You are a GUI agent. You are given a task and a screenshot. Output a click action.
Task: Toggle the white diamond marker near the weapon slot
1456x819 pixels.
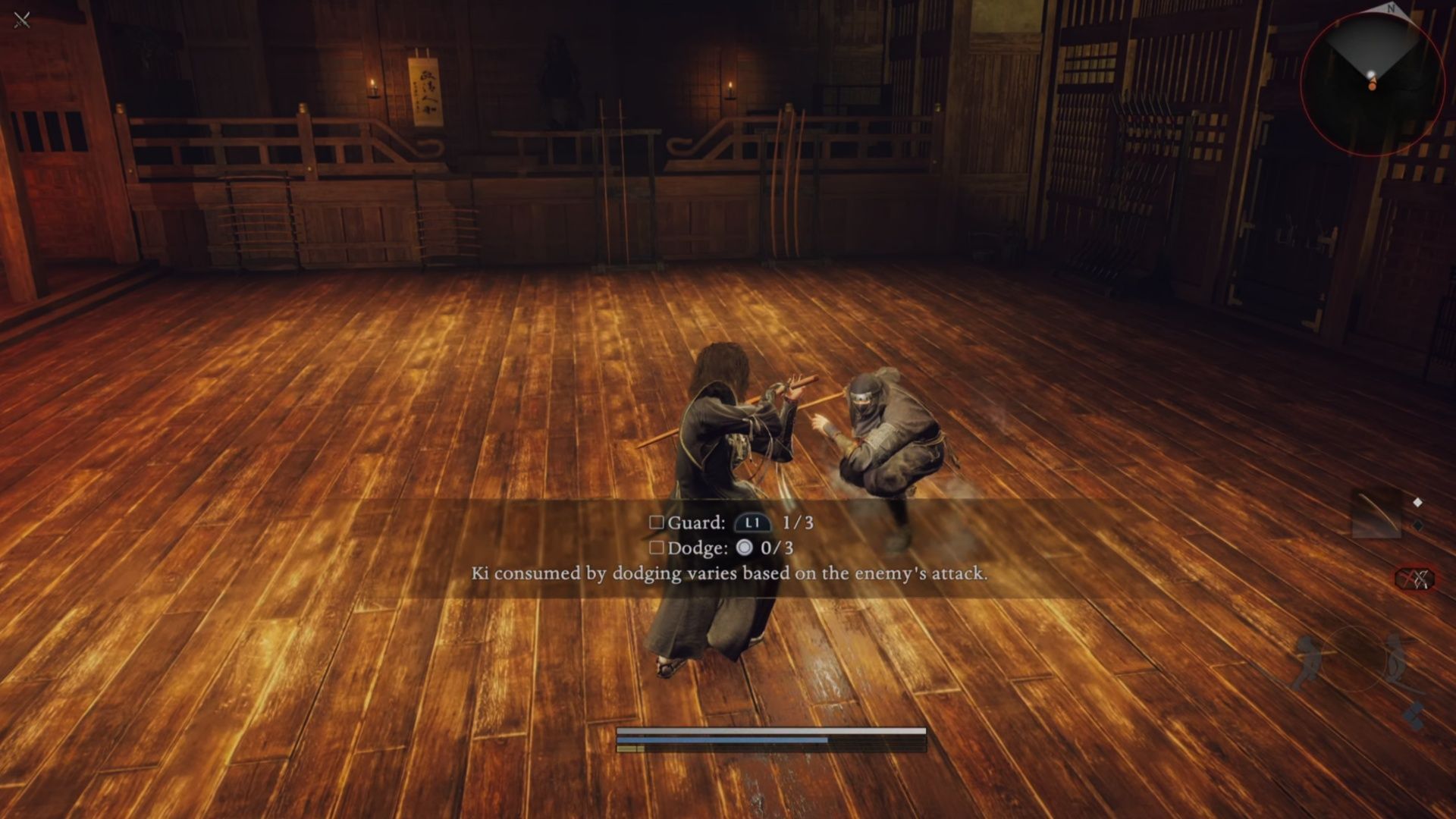1417,501
